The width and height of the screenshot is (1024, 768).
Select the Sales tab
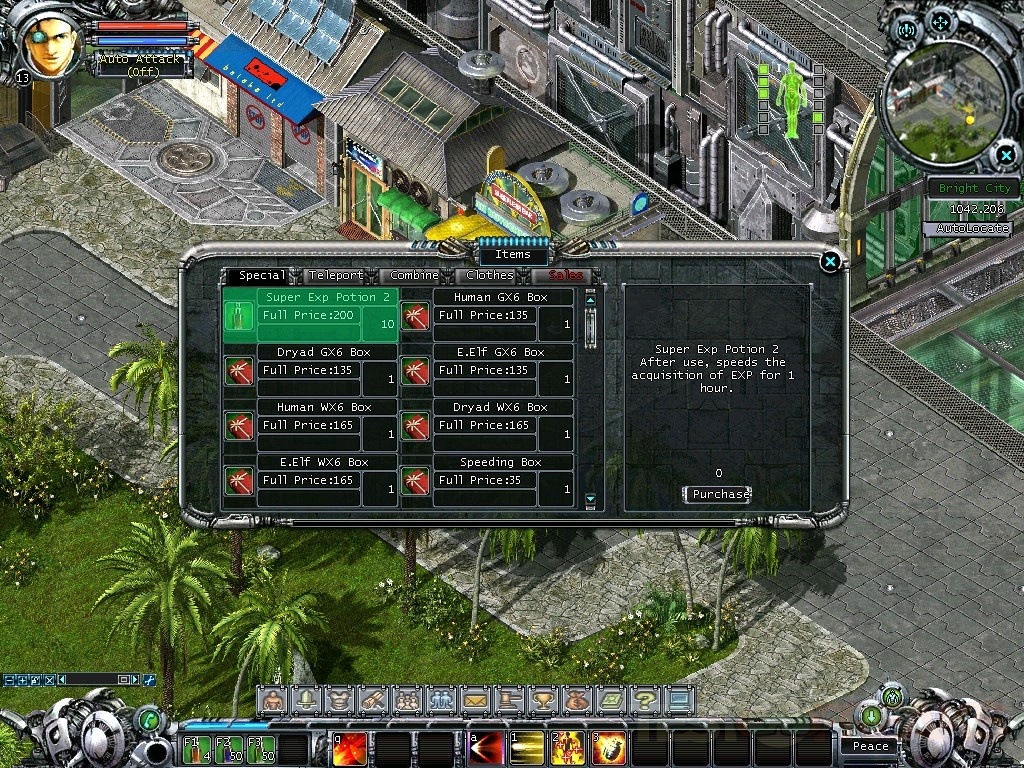click(565, 275)
